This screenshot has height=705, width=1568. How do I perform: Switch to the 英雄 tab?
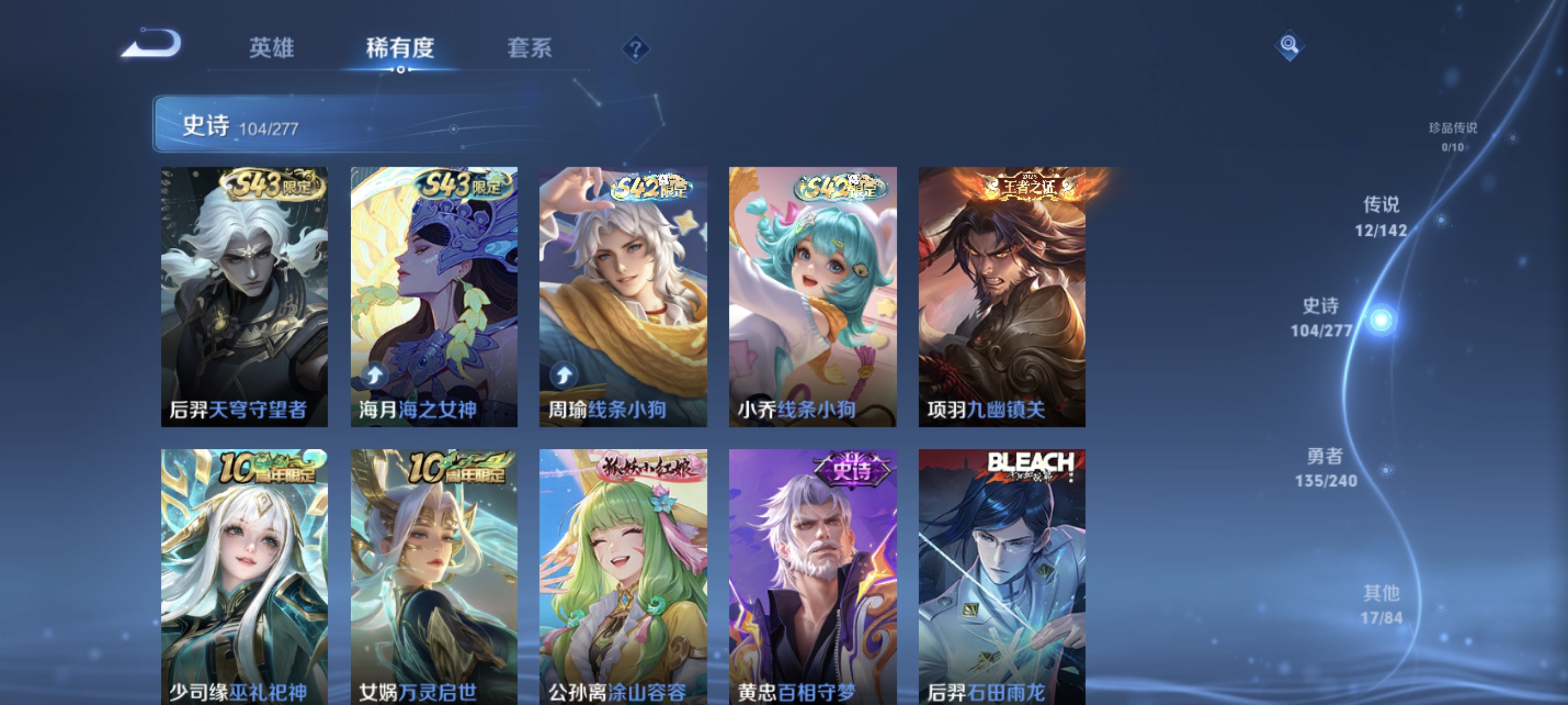pyautogui.click(x=272, y=50)
